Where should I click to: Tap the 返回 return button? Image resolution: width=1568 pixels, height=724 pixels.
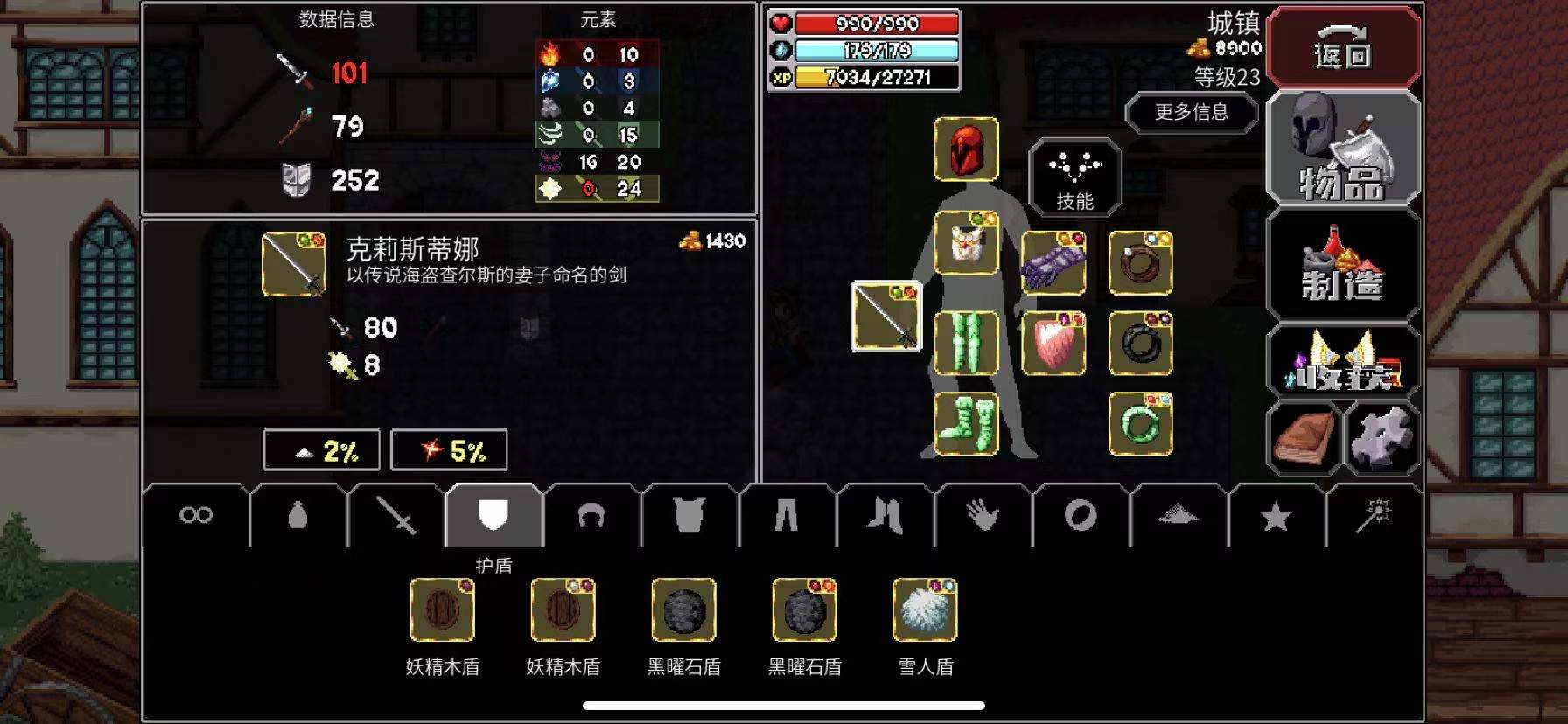[1342, 47]
